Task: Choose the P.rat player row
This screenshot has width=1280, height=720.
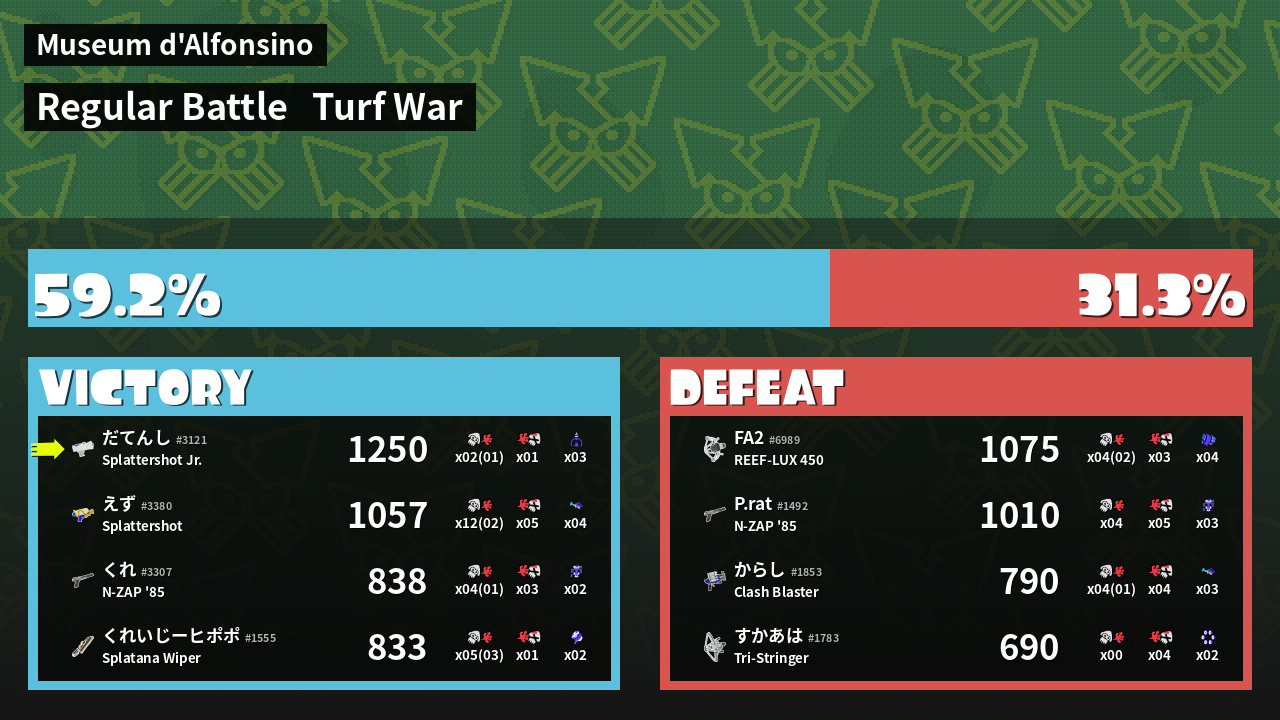Action: point(956,515)
